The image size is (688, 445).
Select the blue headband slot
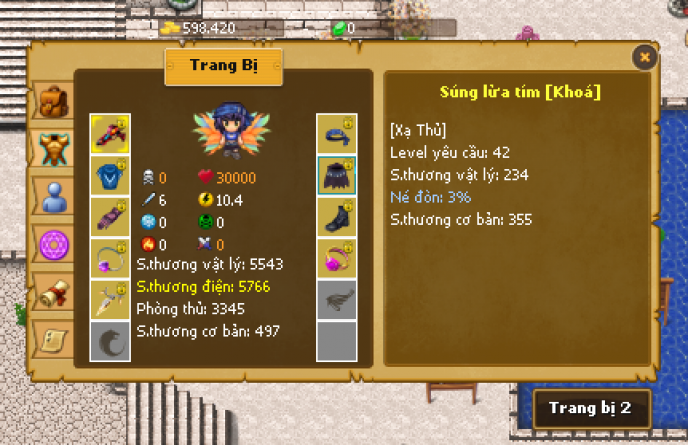point(337,133)
